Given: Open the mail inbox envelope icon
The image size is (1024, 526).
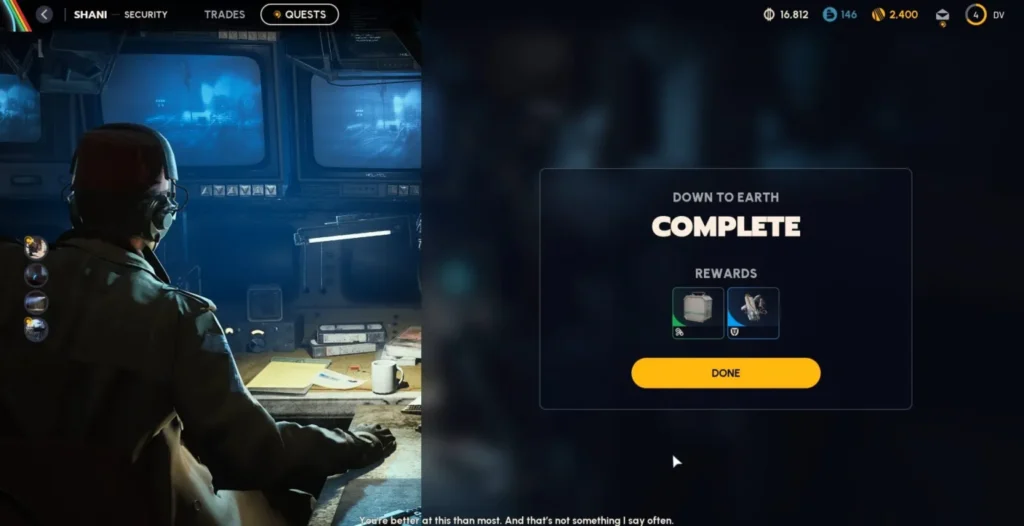Looking at the screenshot, I should (x=942, y=15).
